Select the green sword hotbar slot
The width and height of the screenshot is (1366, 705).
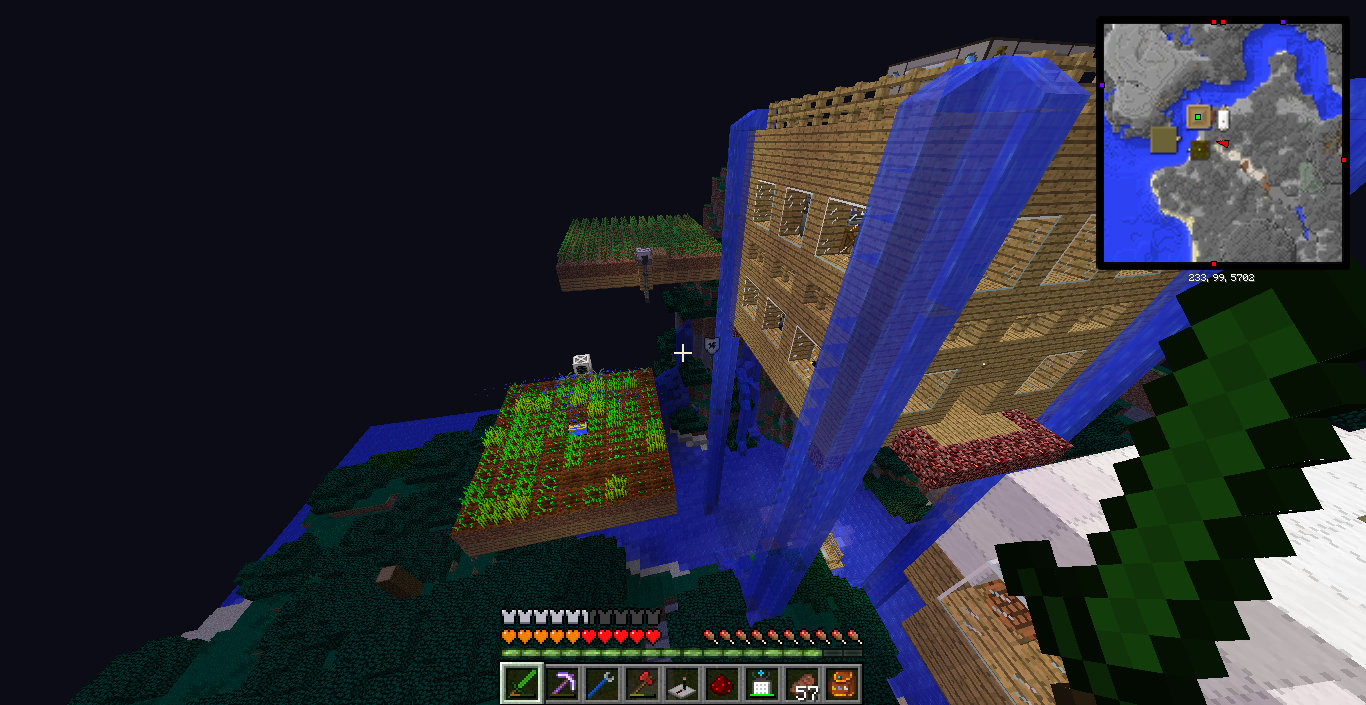pyautogui.click(x=522, y=684)
